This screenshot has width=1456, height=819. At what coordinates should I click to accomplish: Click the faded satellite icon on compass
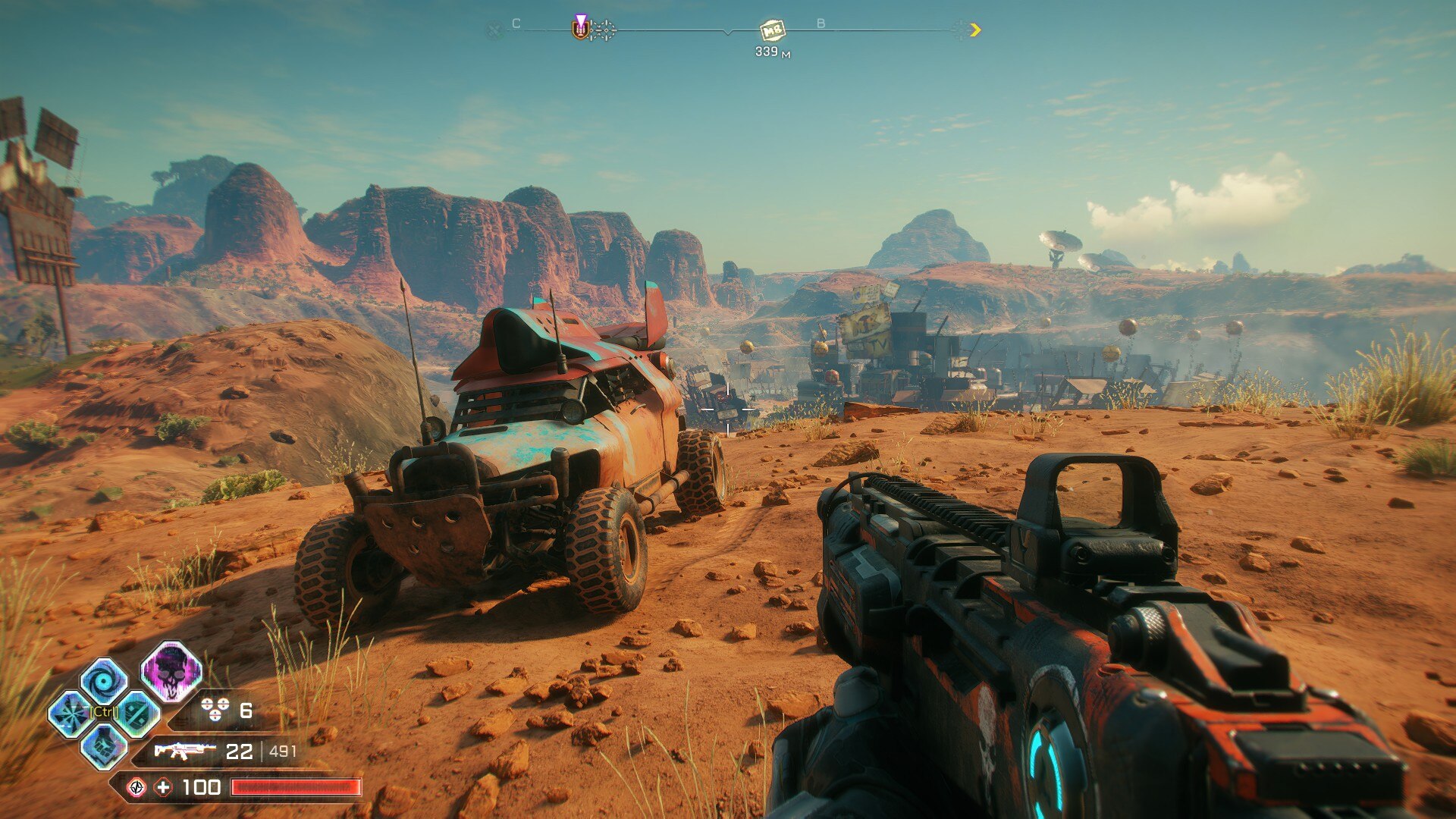click(494, 30)
